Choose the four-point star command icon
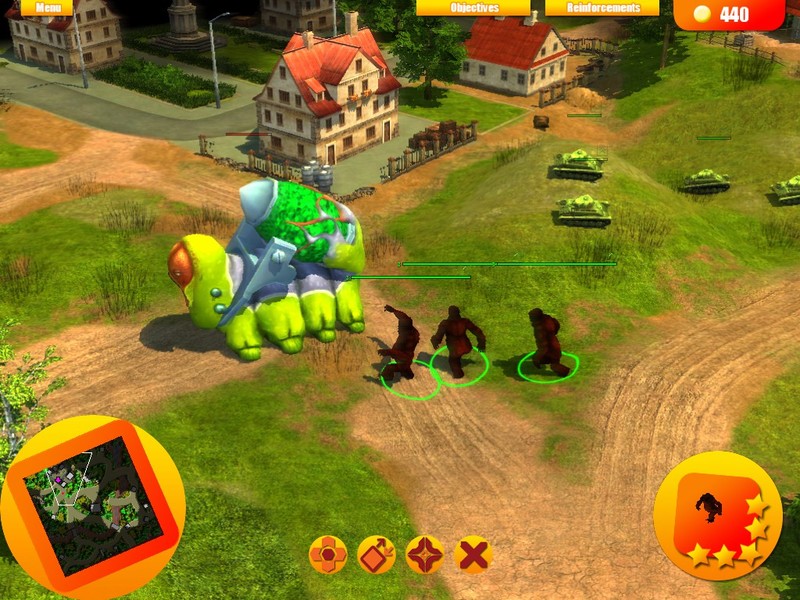 coord(425,554)
